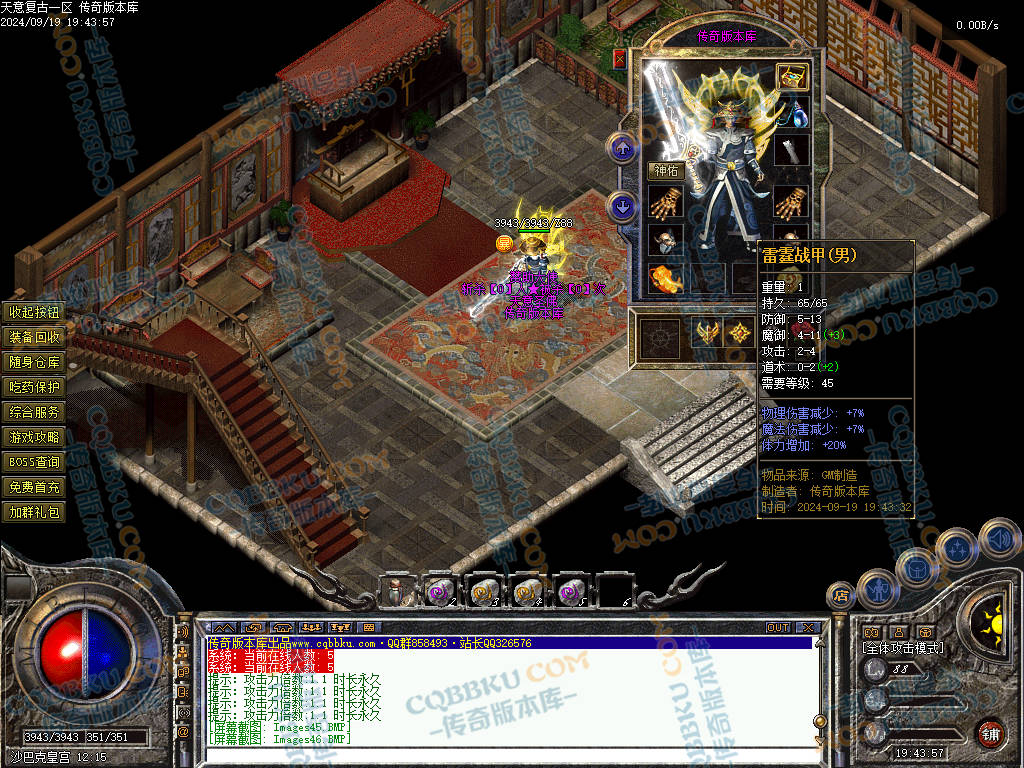The height and width of the screenshot is (768, 1024).
Task: Toggle sound with the speaker button
Action: click(x=998, y=538)
